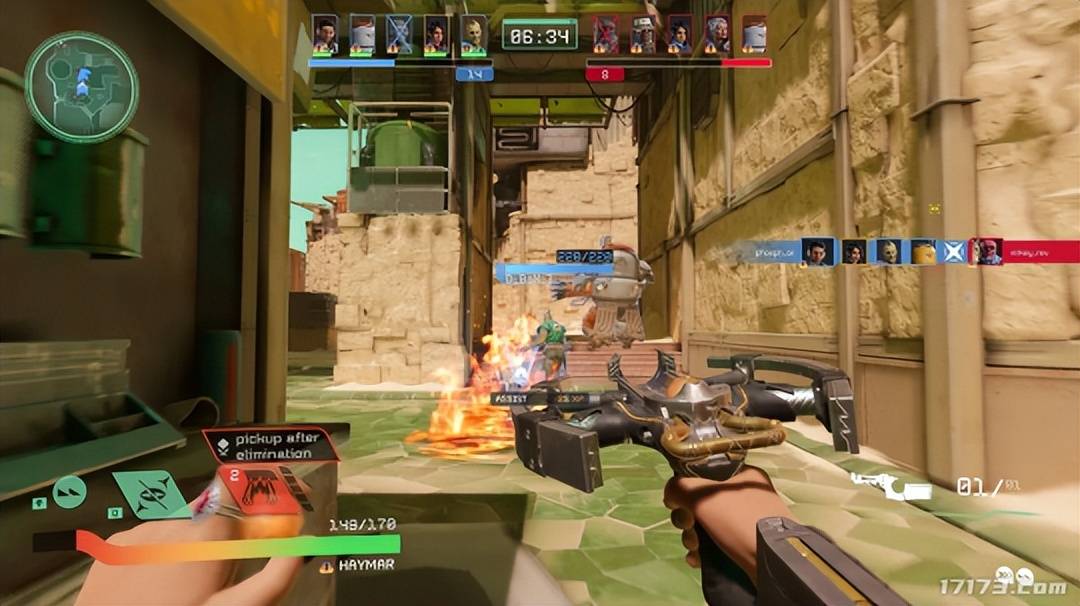Use the red spider creature ability
This screenshot has width=1080, height=606.
[261, 488]
